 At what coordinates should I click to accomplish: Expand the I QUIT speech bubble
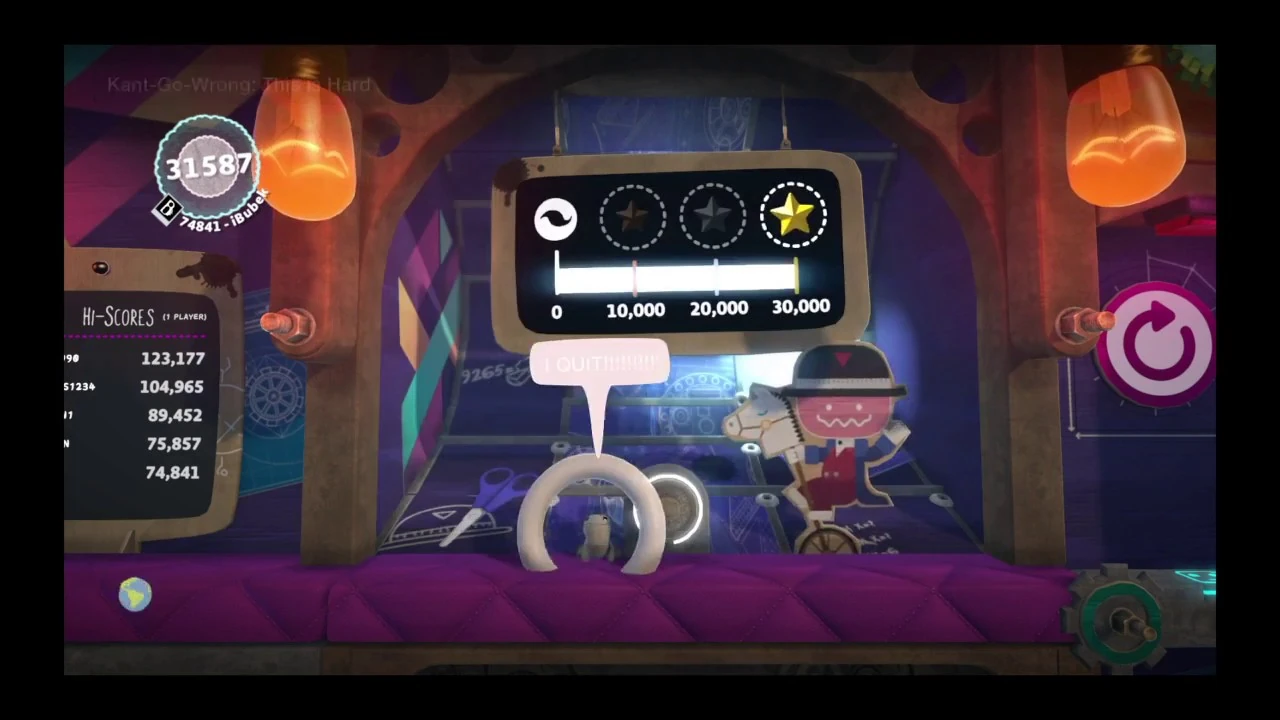[x=600, y=363]
